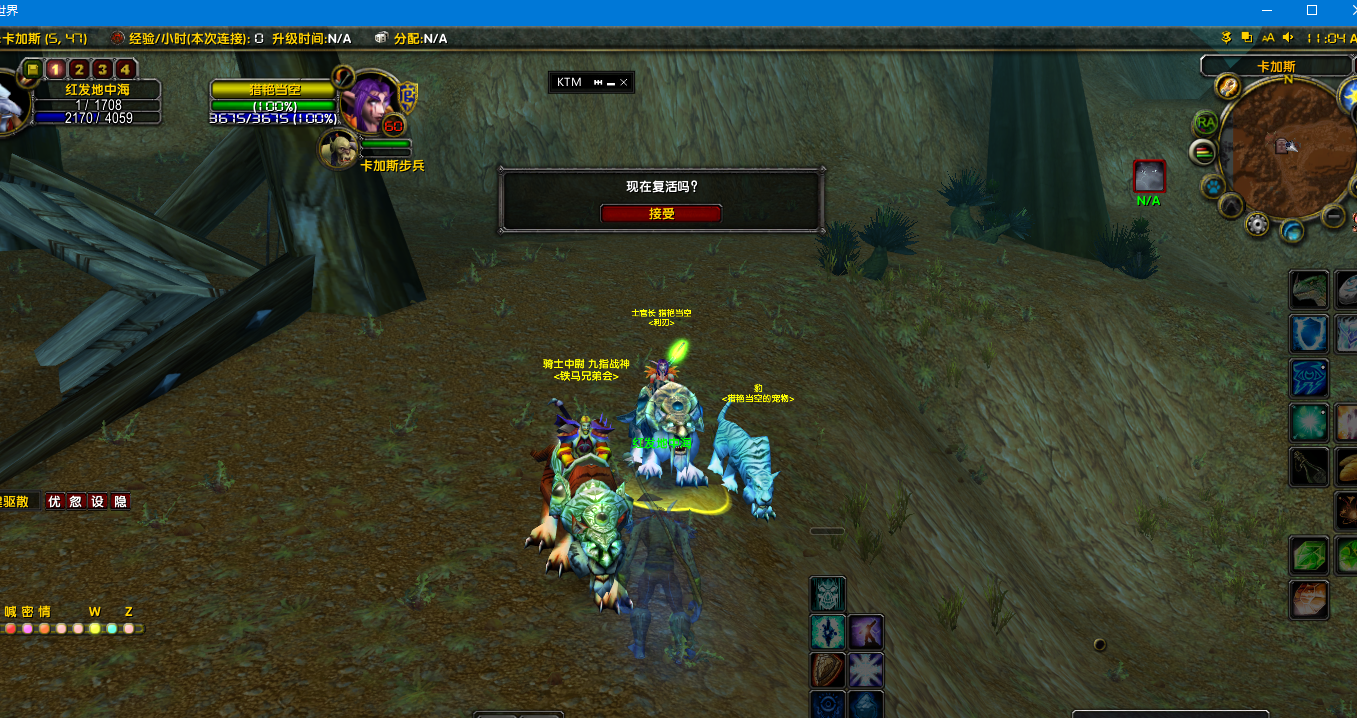
Task: Close the KTM threat meter window
Action: point(624,82)
